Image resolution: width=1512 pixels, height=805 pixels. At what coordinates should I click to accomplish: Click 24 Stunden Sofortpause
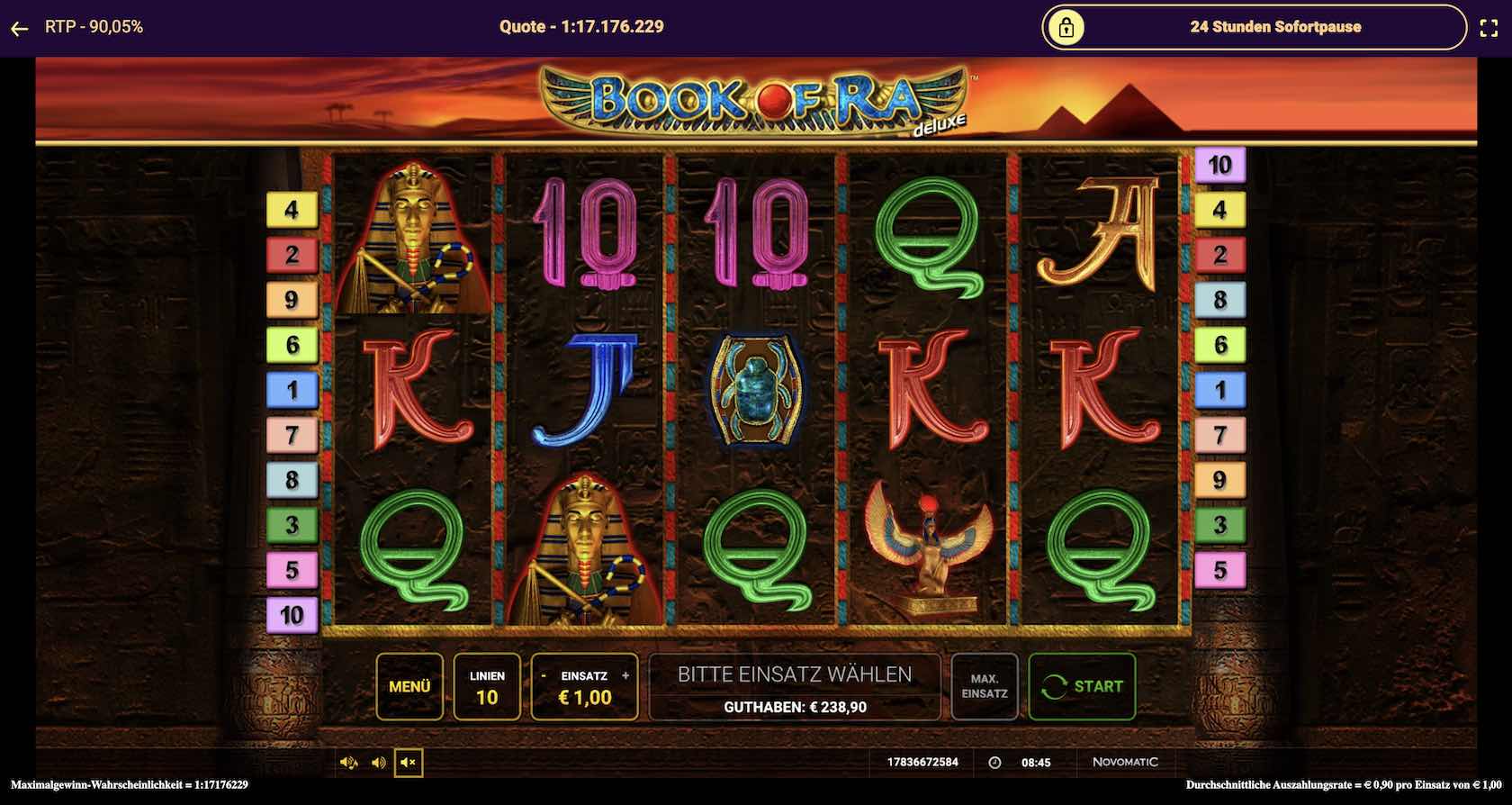click(1275, 27)
